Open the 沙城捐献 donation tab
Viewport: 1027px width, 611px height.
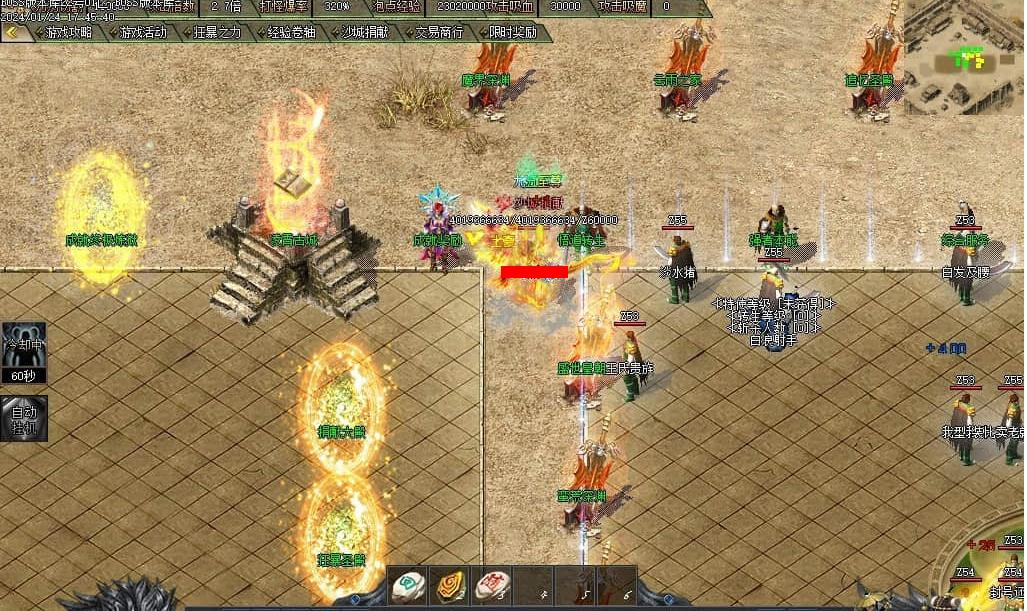pos(365,32)
